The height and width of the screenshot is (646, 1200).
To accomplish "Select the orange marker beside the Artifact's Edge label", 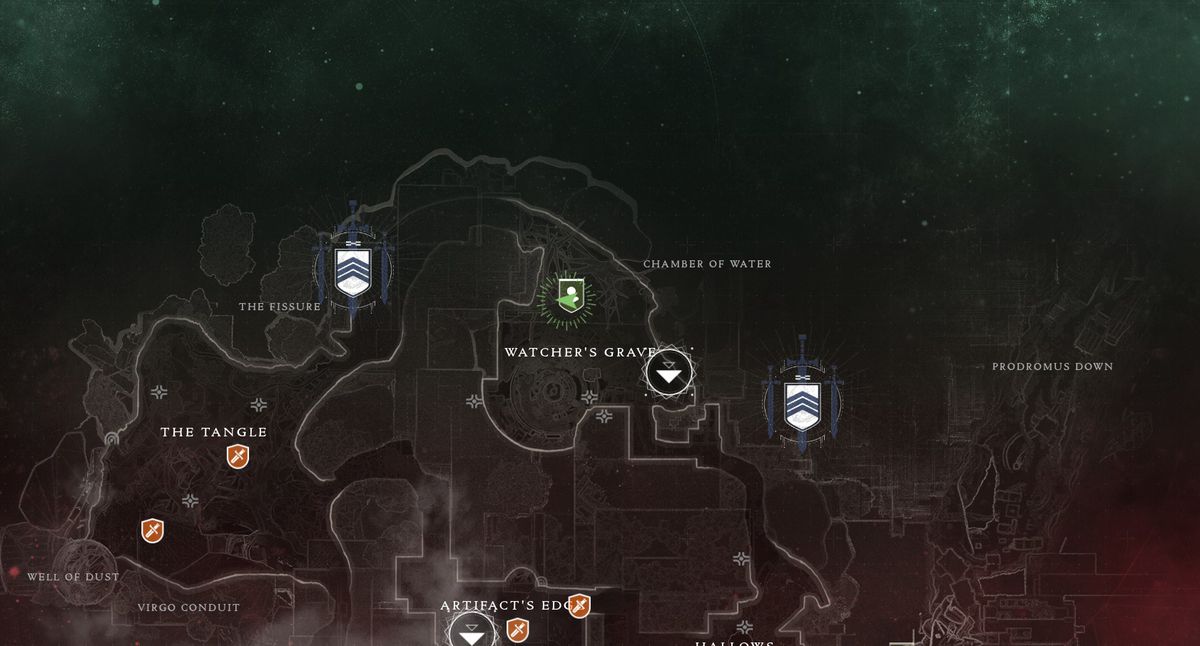I will (x=578, y=605).
